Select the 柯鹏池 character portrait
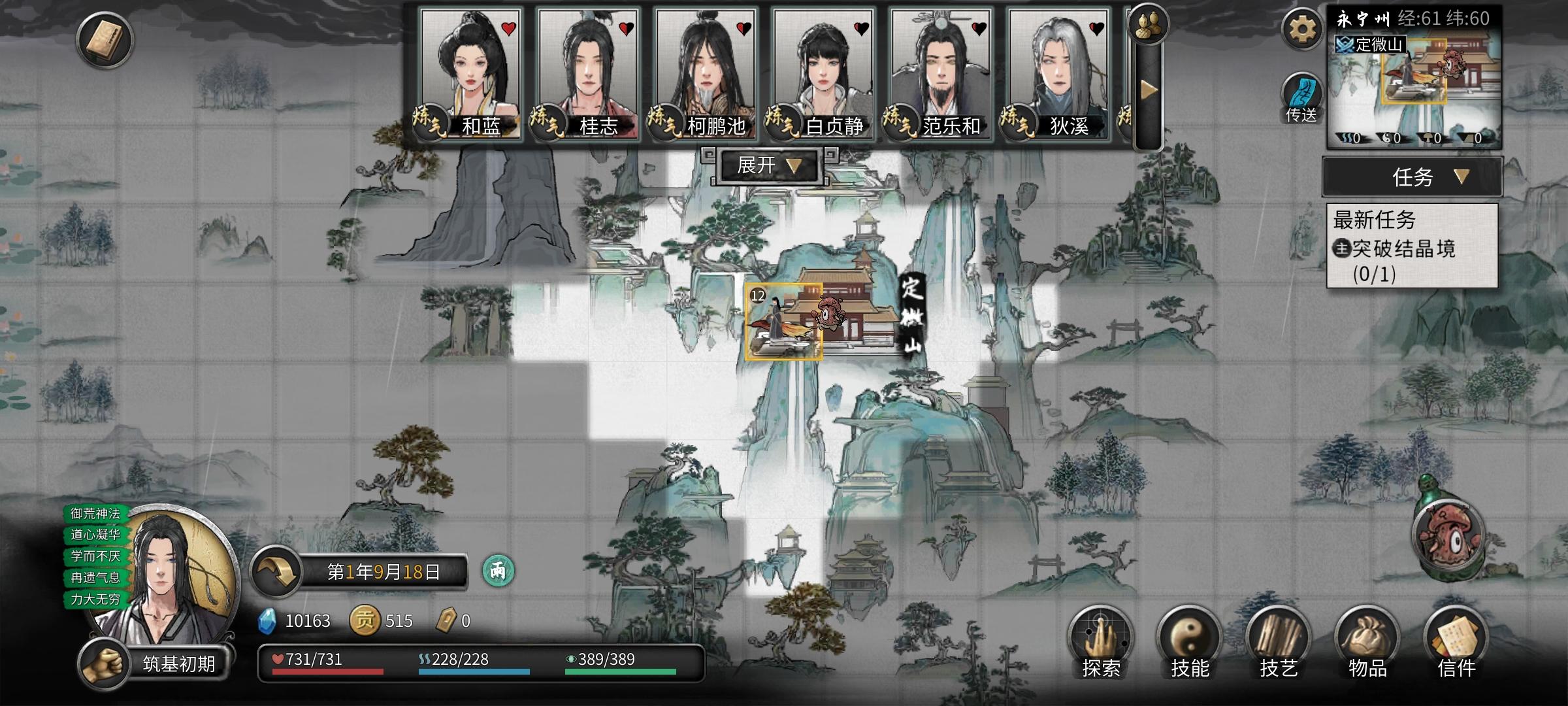Viewport: 1568px width, 706px height. (704, 72)
